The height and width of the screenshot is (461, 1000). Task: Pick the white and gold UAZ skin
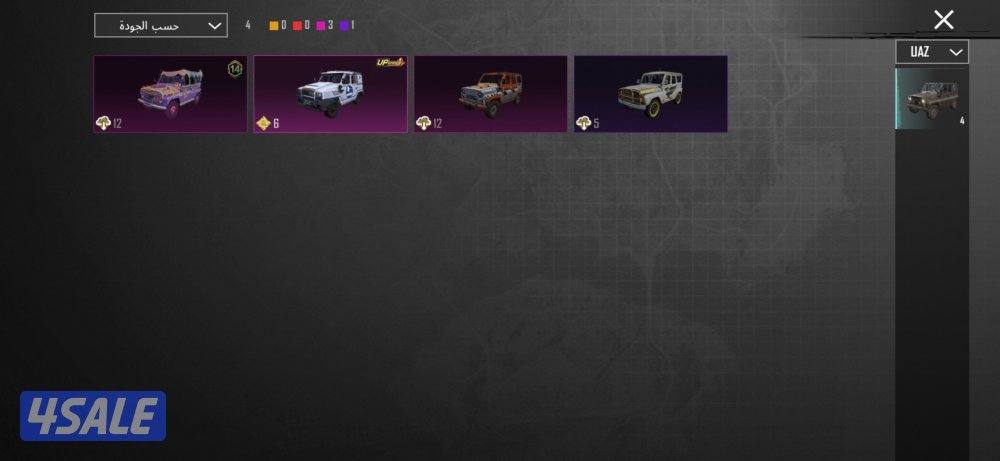[x=650, y=94]
